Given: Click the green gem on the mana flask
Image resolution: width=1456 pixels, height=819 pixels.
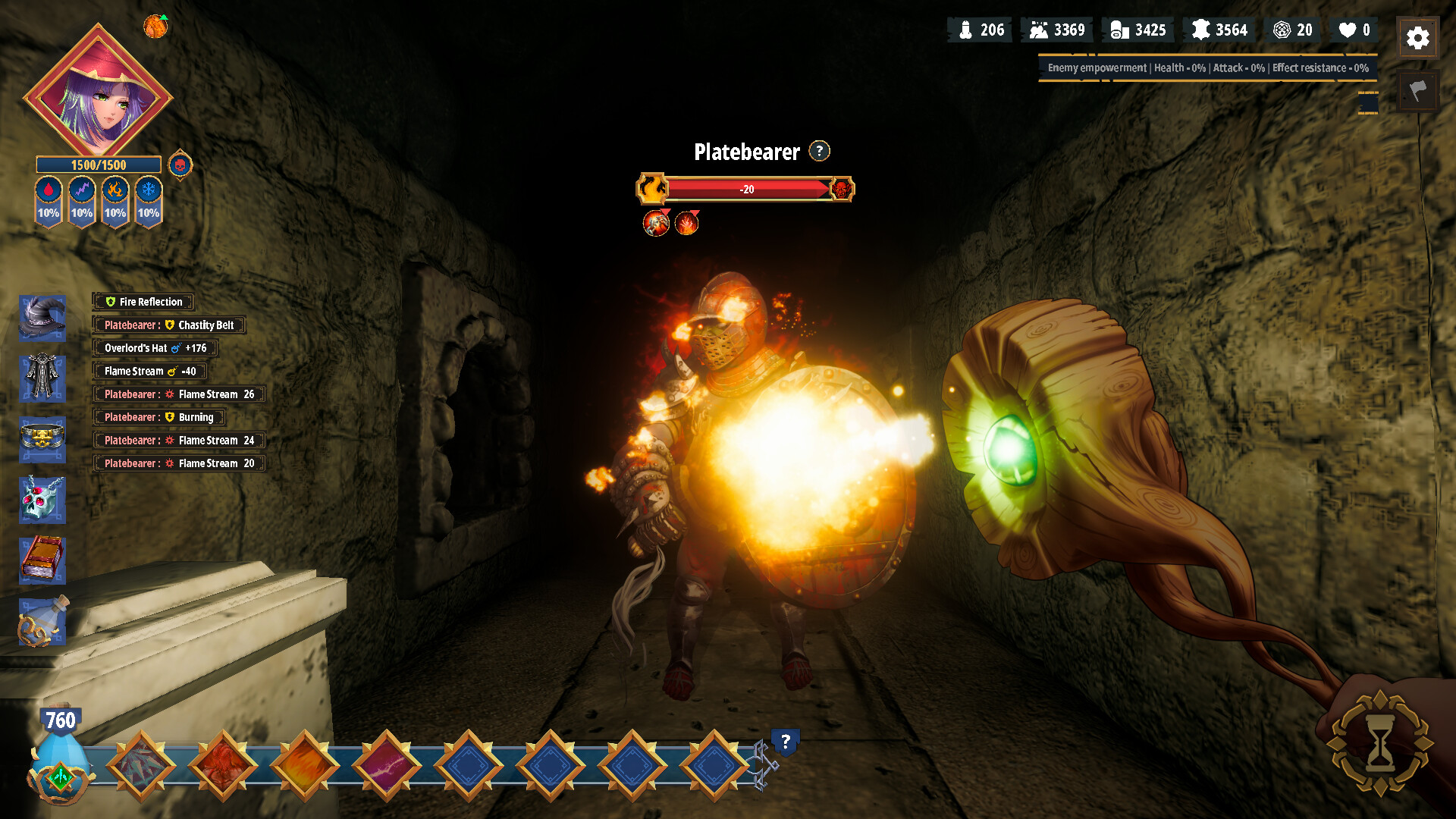Looking at the screenshot, I should 60,777.
